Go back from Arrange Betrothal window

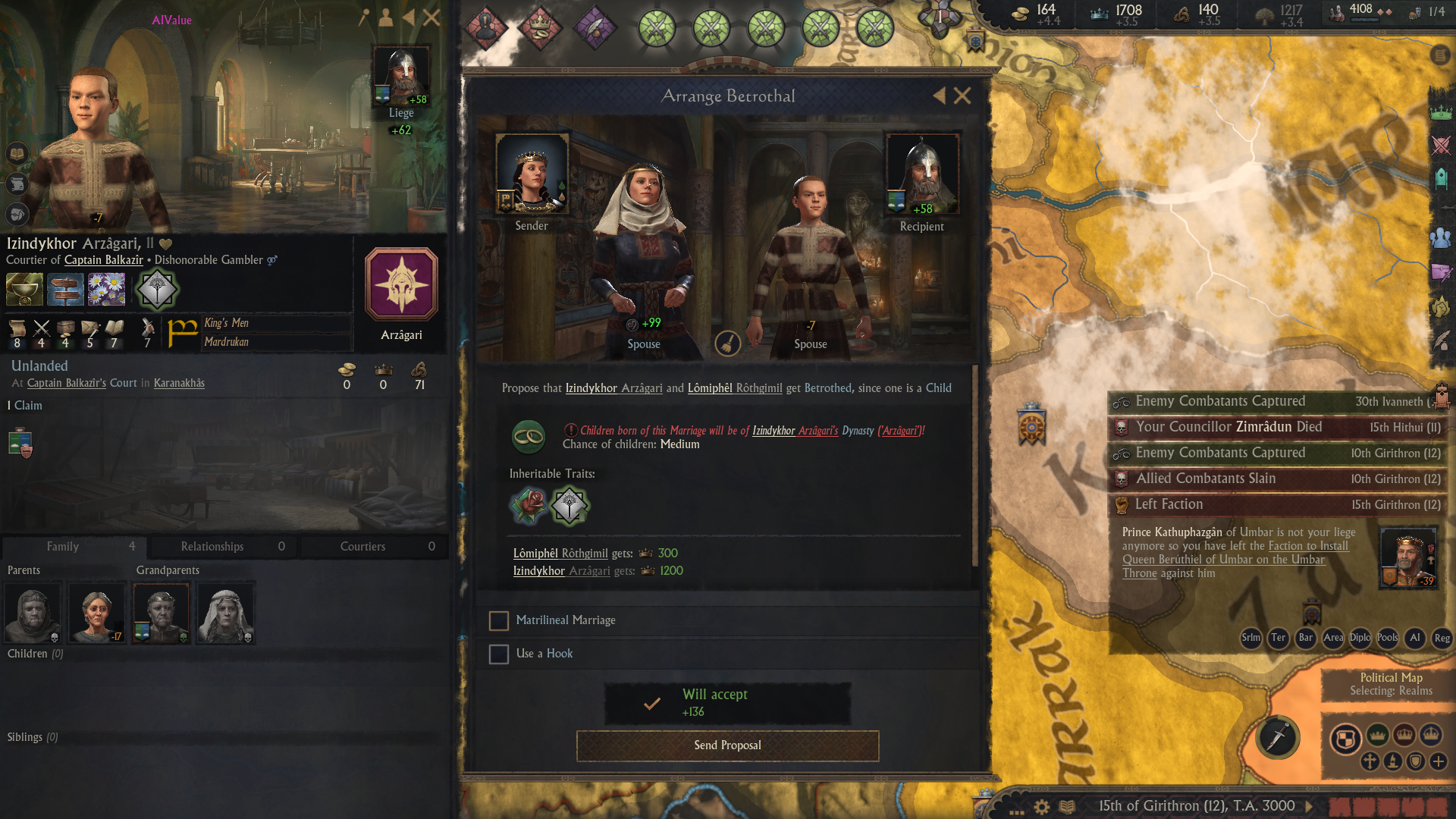[940, 96]
